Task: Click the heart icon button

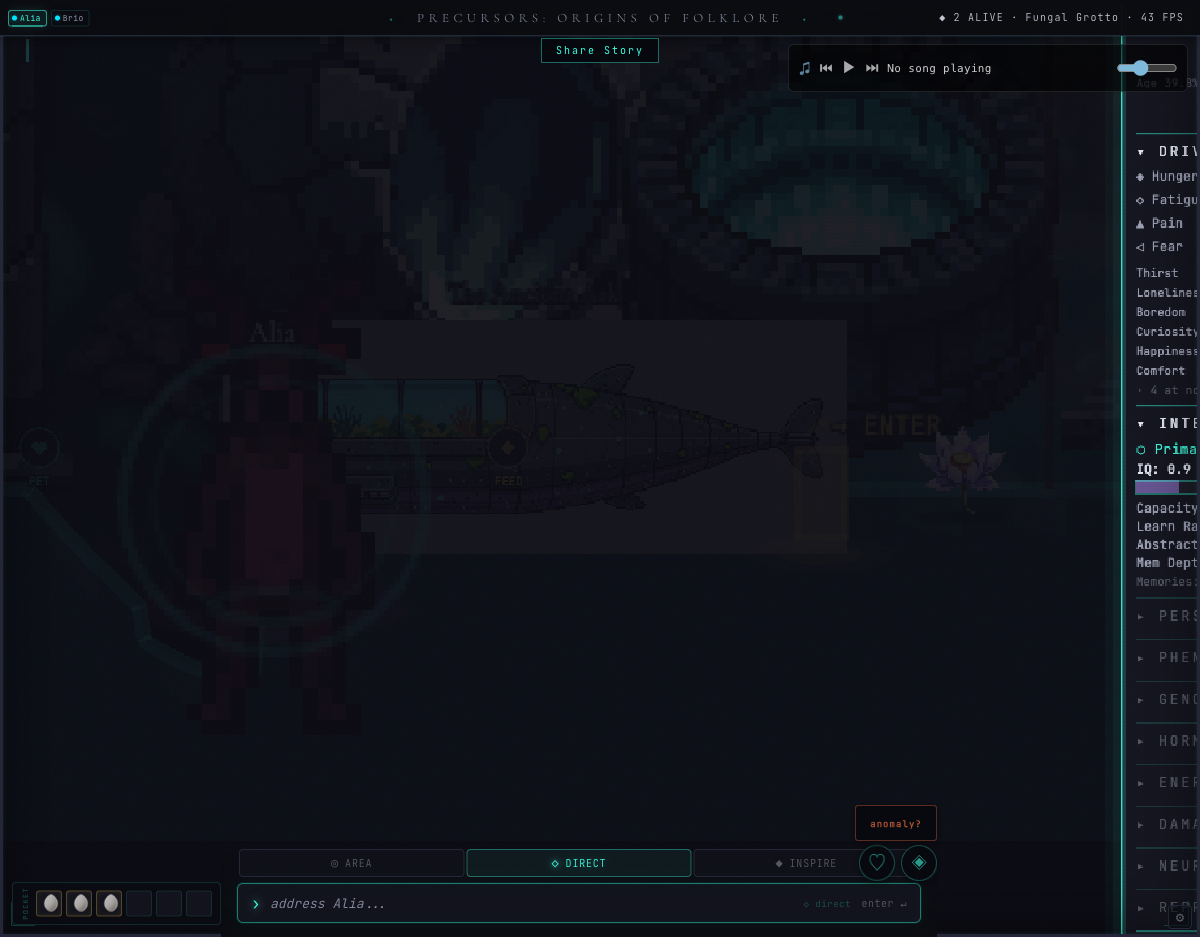Action: click(877, 863)
